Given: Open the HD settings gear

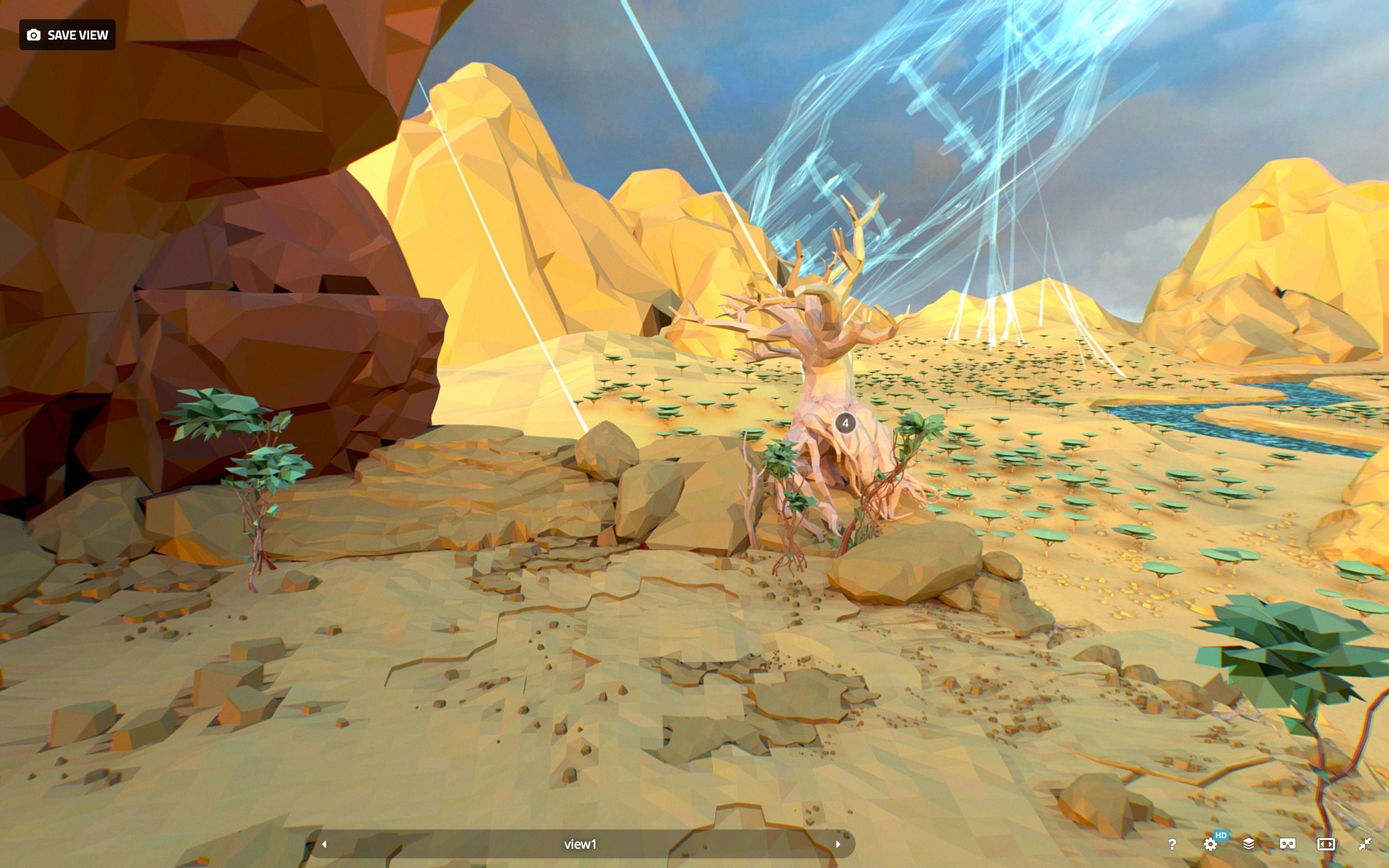Looking at the screenshot, I should click(x=1211, y=844).
